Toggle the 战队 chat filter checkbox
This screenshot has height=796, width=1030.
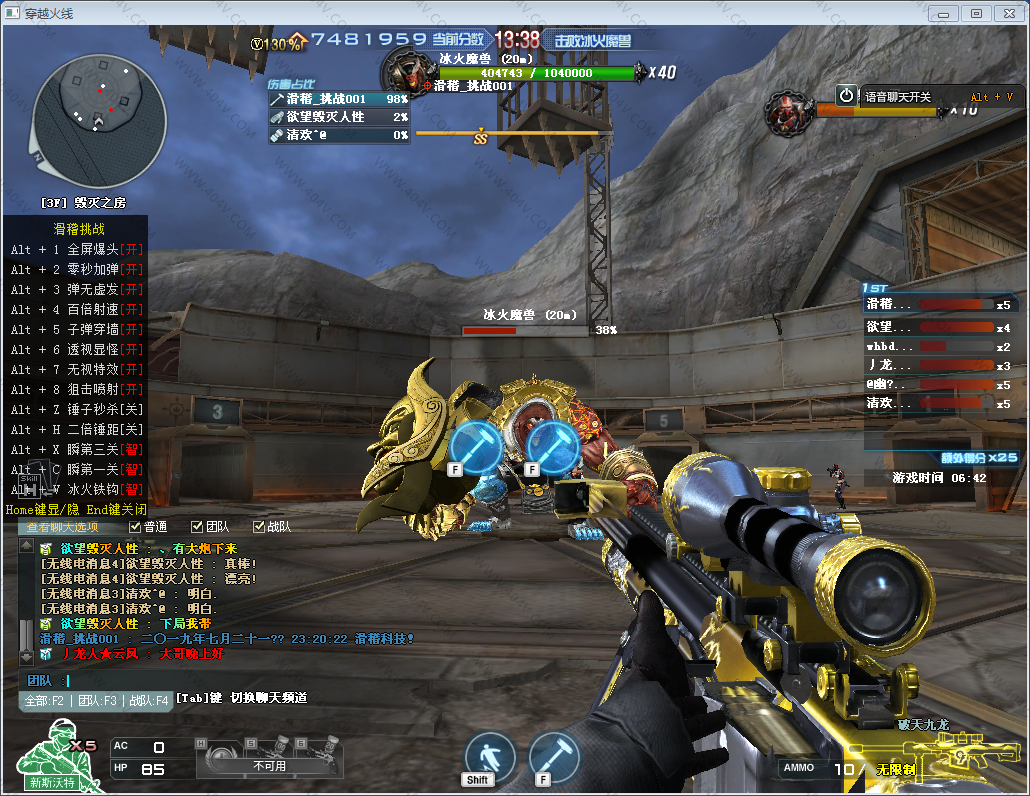(x=259, y=527)
